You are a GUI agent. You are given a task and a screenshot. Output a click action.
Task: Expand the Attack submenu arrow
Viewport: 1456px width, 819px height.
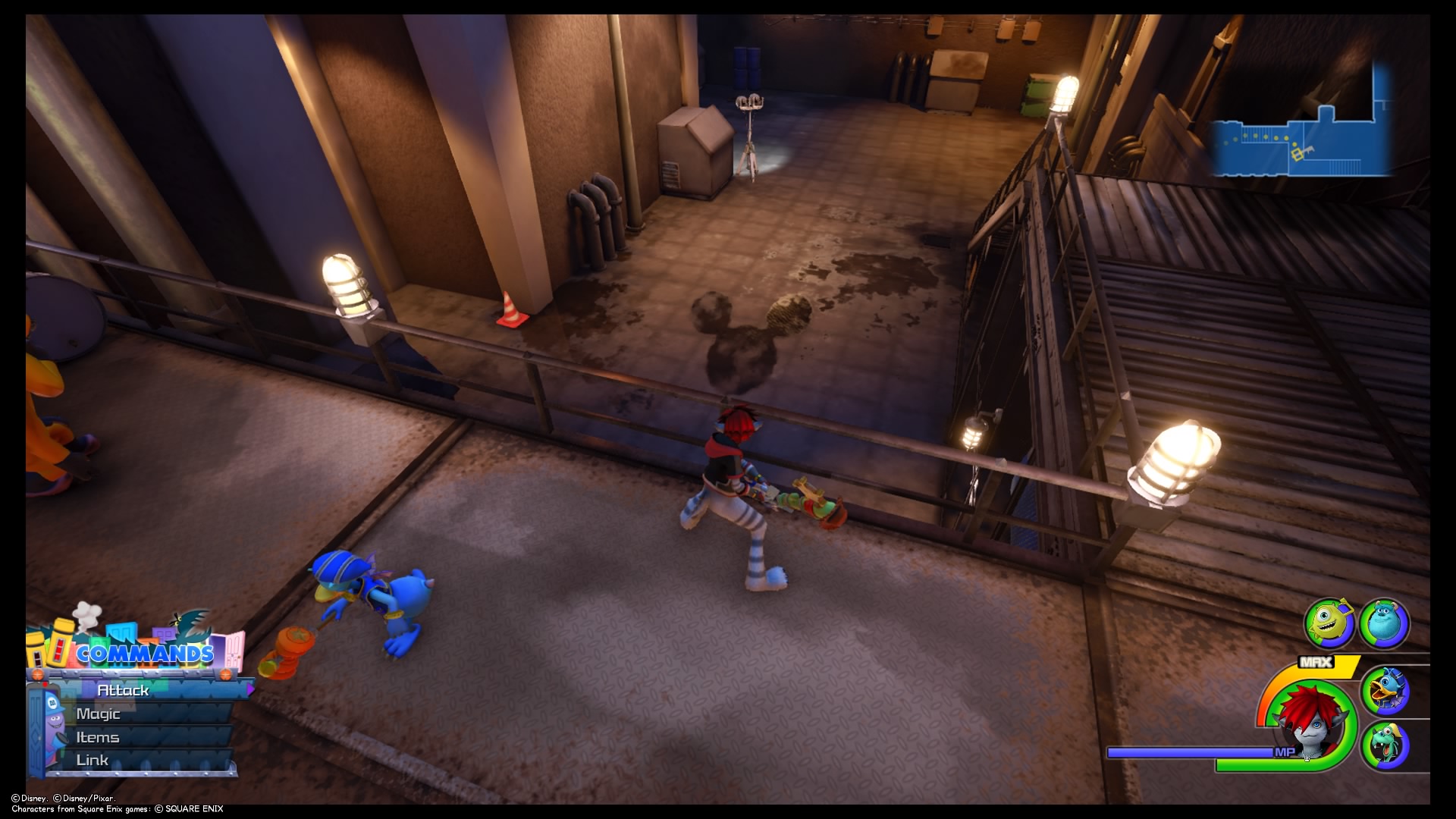pos(251,689)
